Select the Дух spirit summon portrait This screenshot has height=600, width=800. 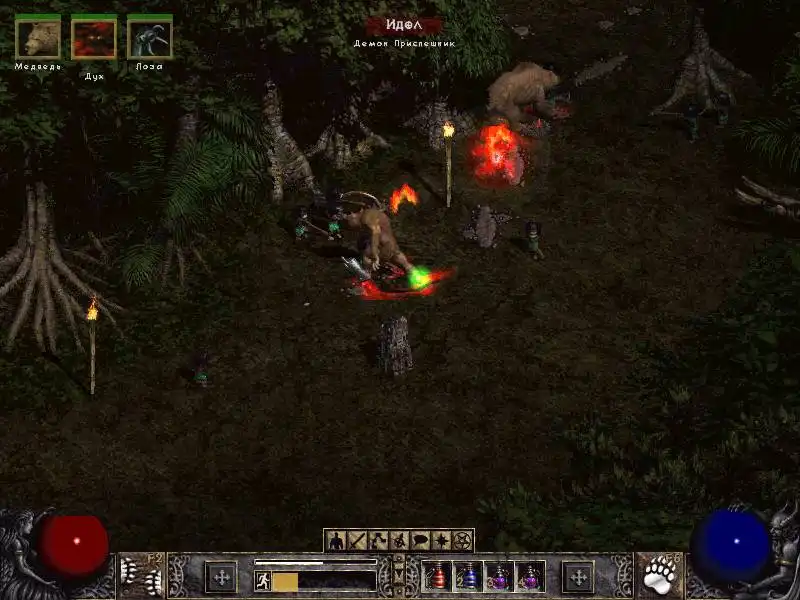94,38
